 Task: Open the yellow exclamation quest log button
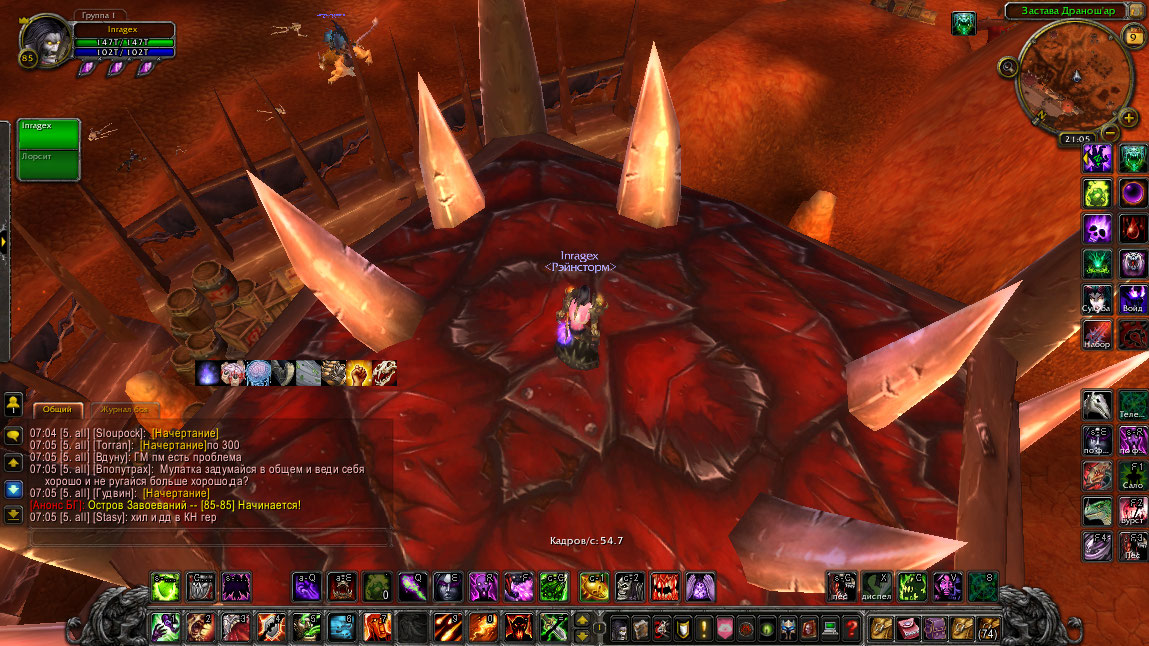(703, 628)
